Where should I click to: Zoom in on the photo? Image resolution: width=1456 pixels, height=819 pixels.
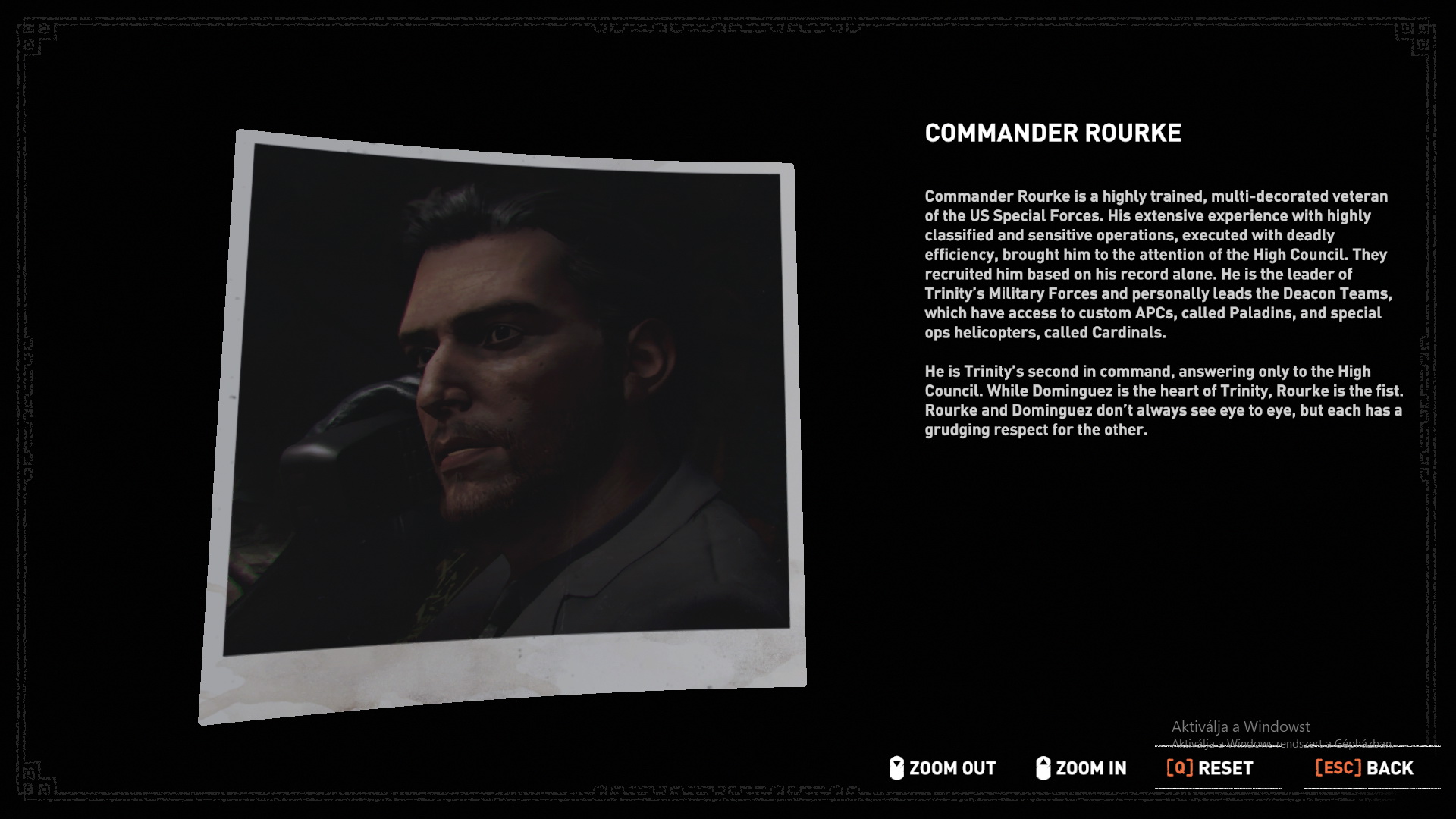tap(1081, 768)
